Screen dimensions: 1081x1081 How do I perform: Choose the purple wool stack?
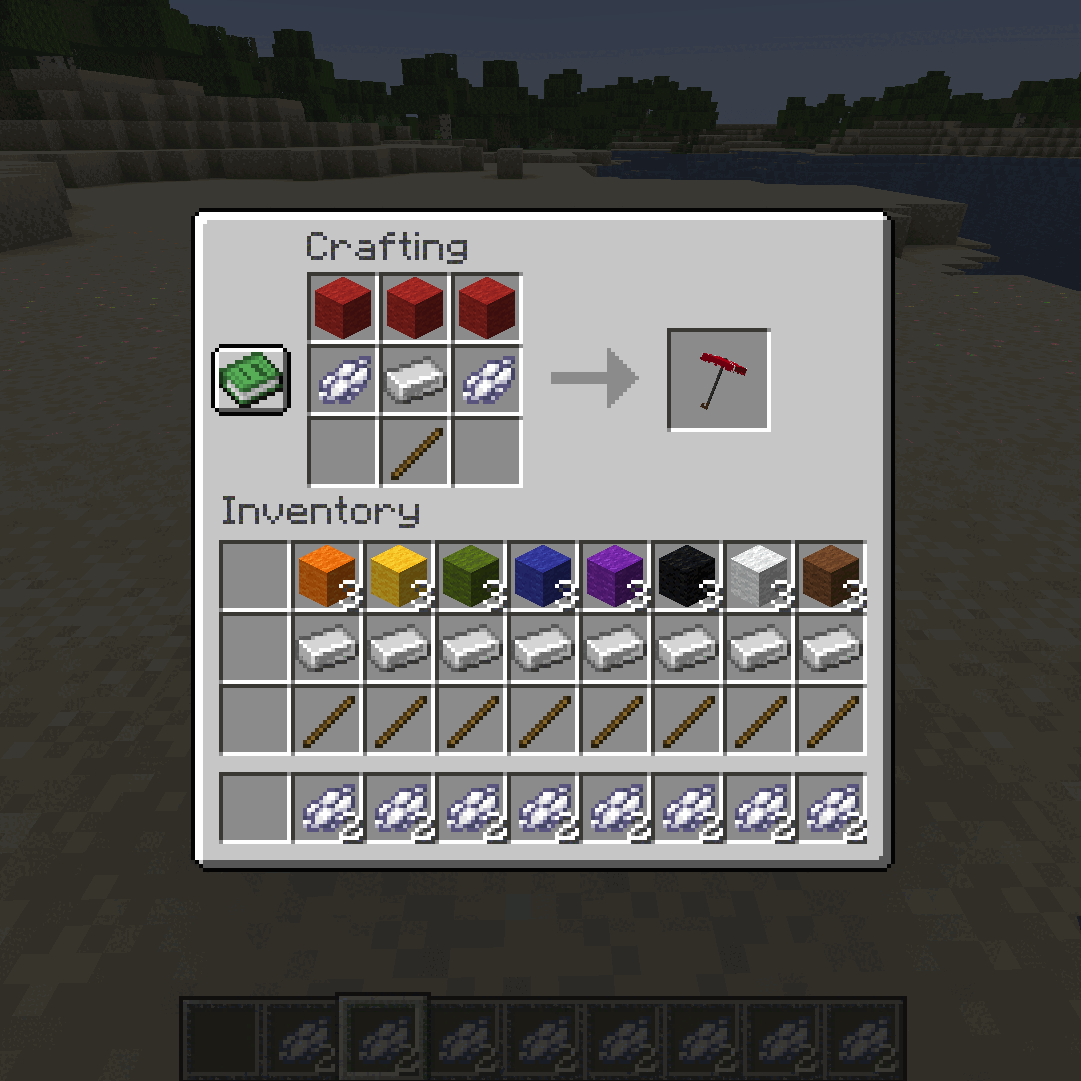coord(615,576)
